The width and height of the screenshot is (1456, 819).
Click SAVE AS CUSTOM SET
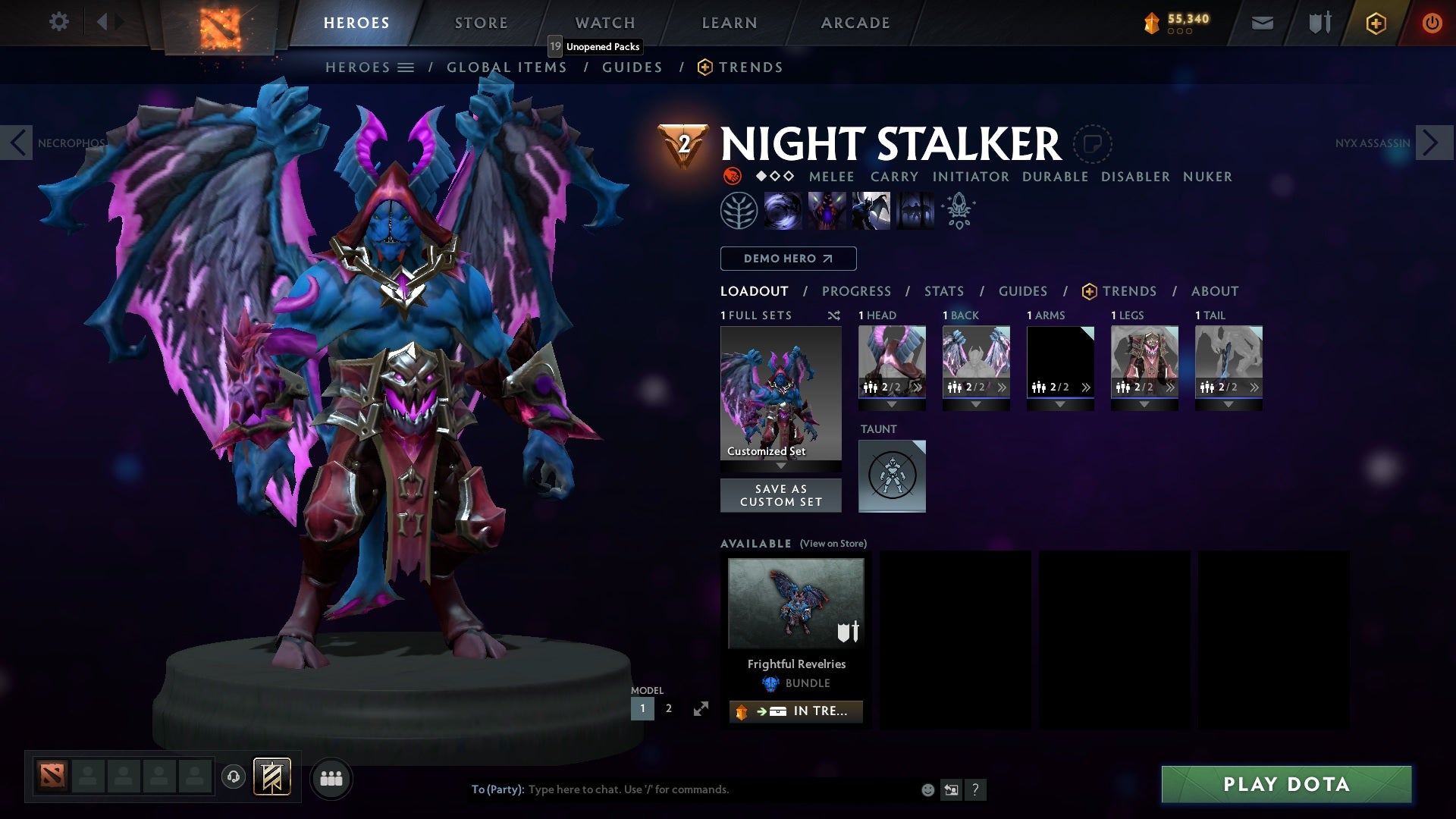781,495
